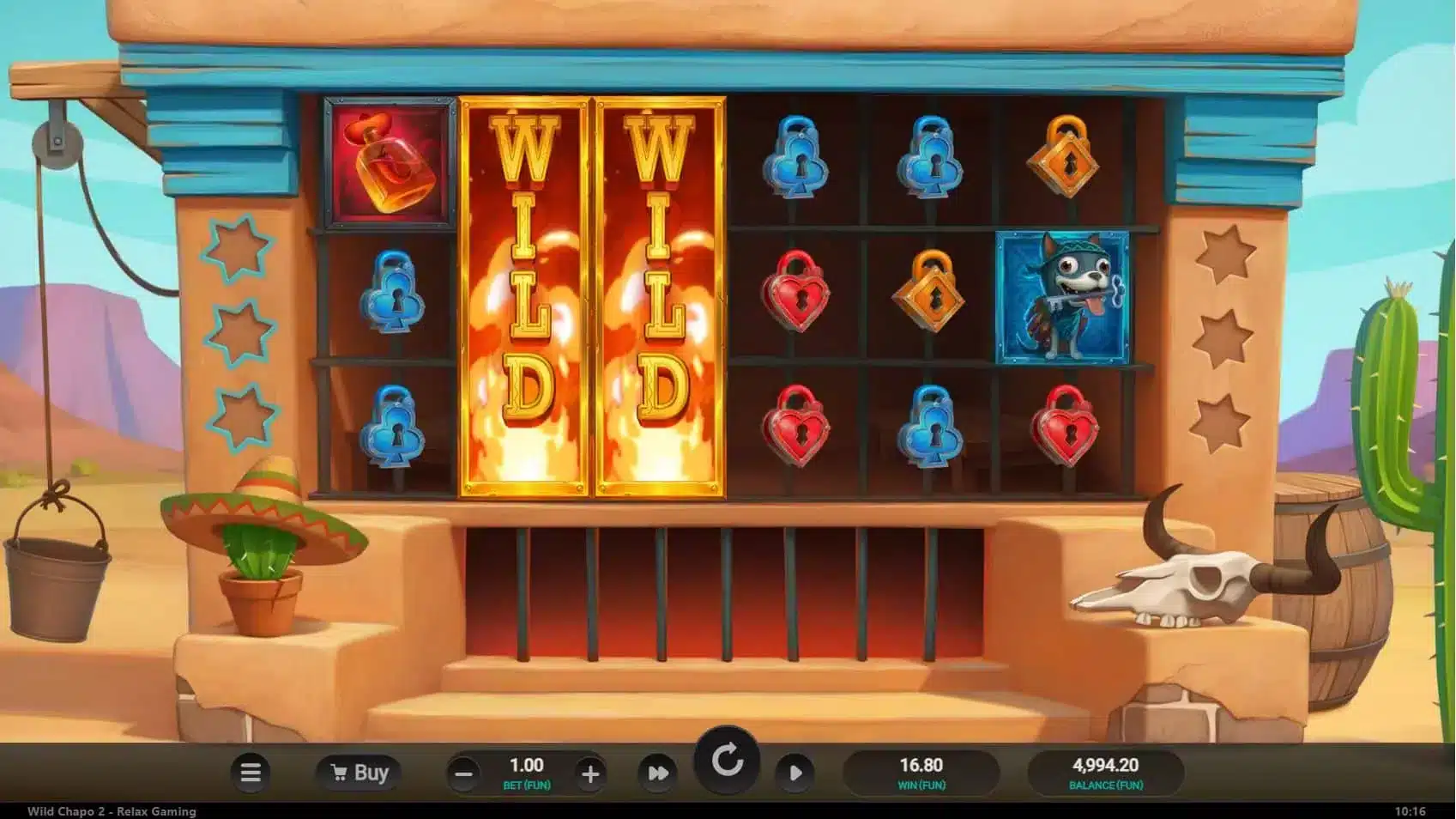Toggle the fast-forward turbo spin

658,773
